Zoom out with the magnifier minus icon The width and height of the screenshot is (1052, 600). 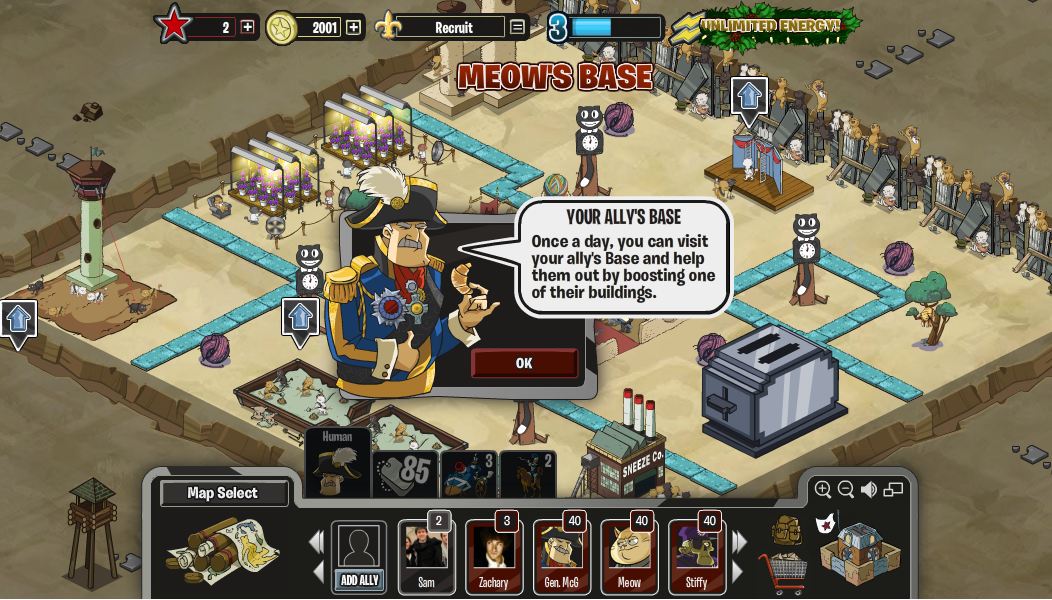point(846,489)
